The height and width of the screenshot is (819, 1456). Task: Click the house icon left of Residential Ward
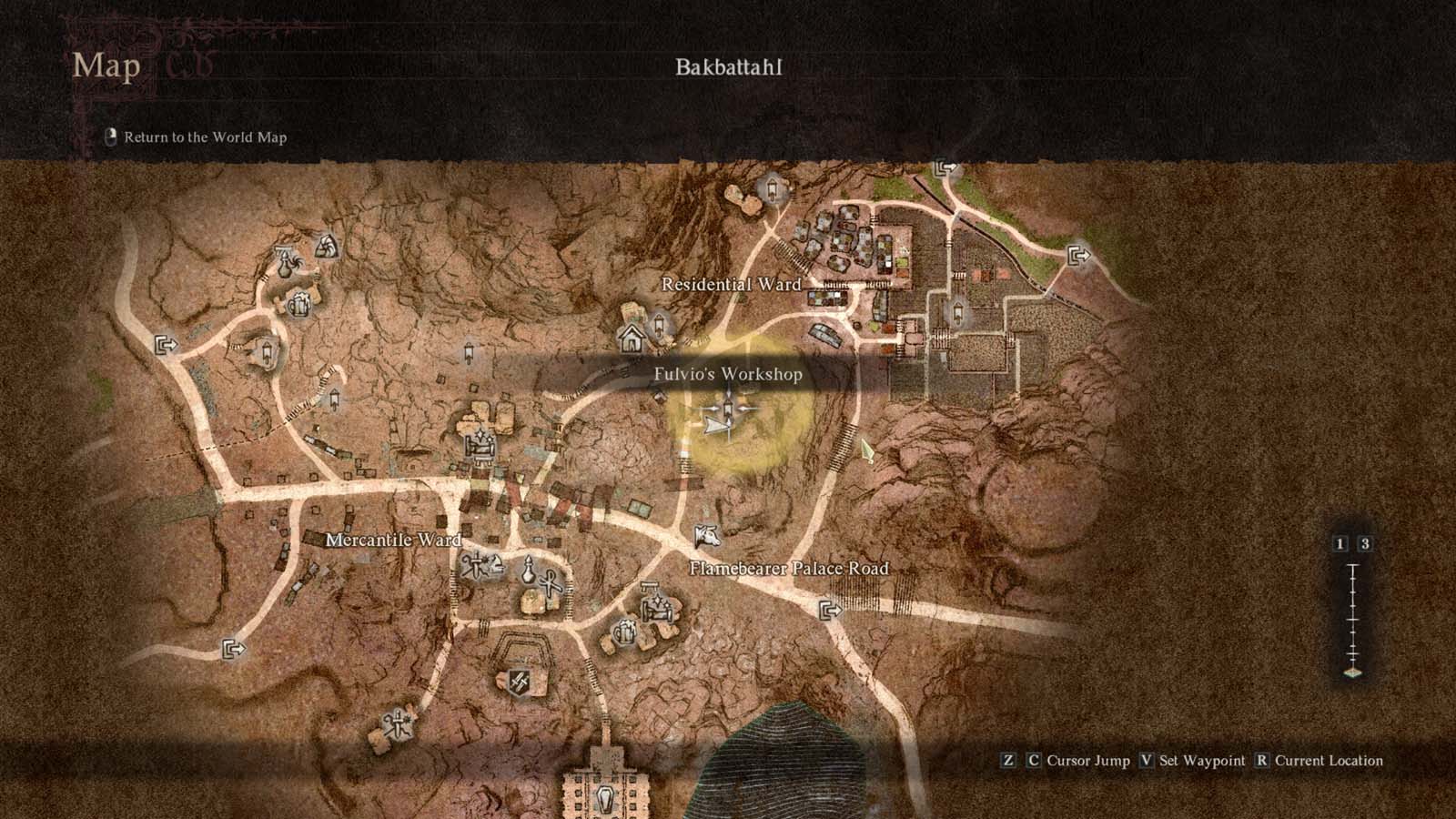click(x=632, y=339)
